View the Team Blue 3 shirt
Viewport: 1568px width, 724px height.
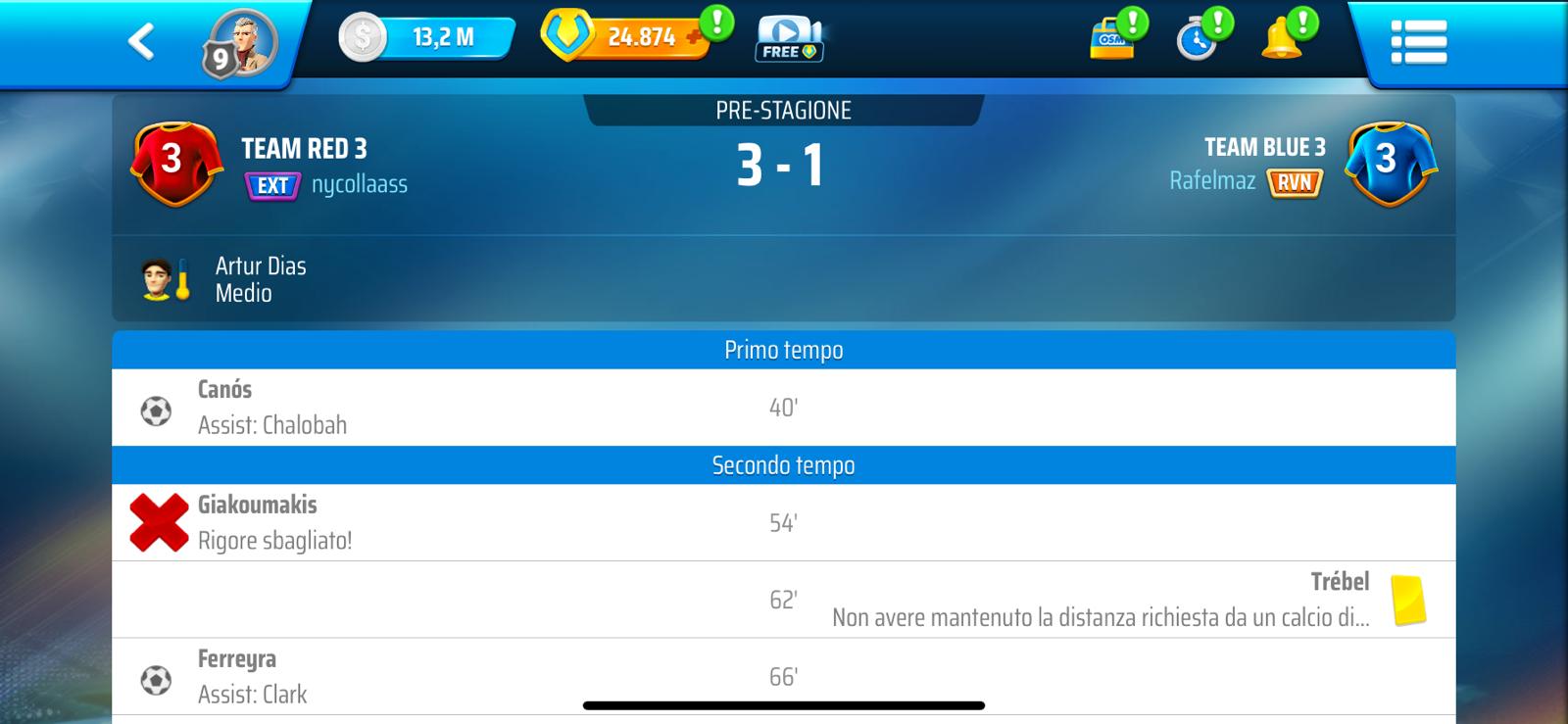tap(1390, 163)
